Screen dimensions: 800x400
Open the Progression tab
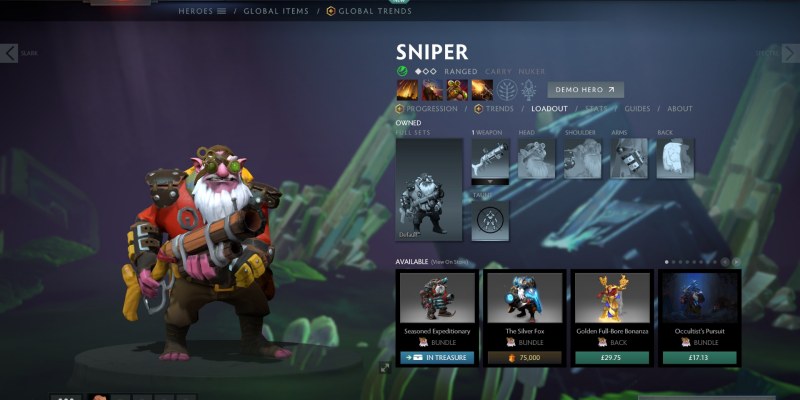(432, 108)
